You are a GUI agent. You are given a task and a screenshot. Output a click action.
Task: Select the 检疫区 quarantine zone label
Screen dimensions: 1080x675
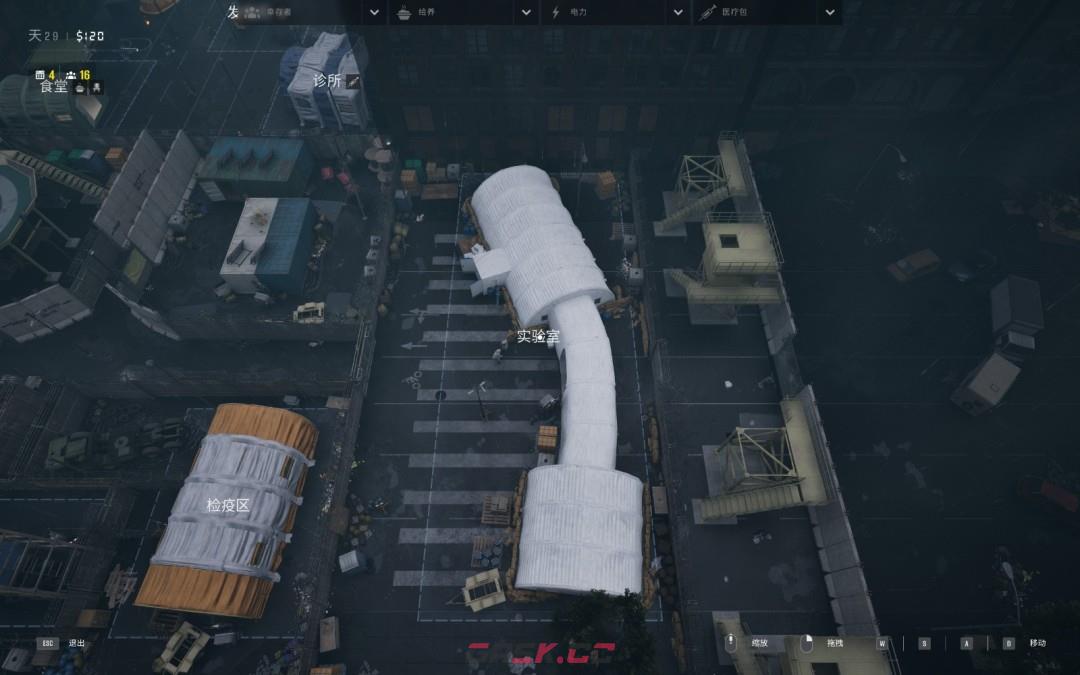[x=228, y=505]
